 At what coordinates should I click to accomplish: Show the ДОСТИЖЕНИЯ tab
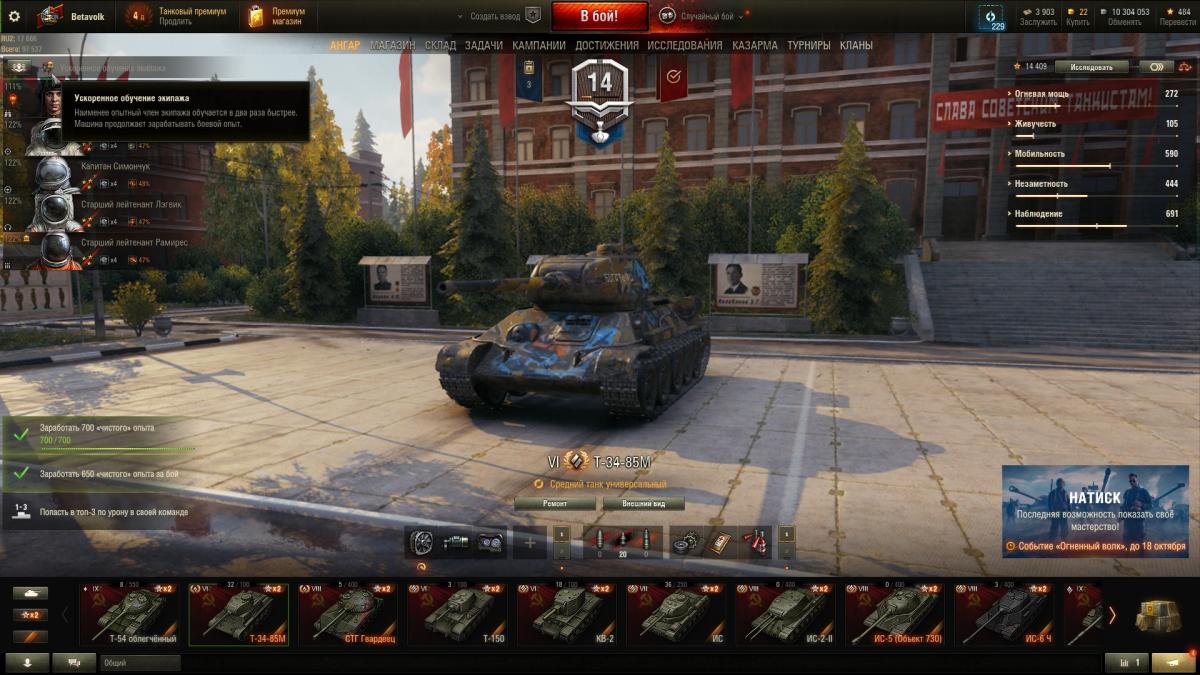tap(607, 45)
